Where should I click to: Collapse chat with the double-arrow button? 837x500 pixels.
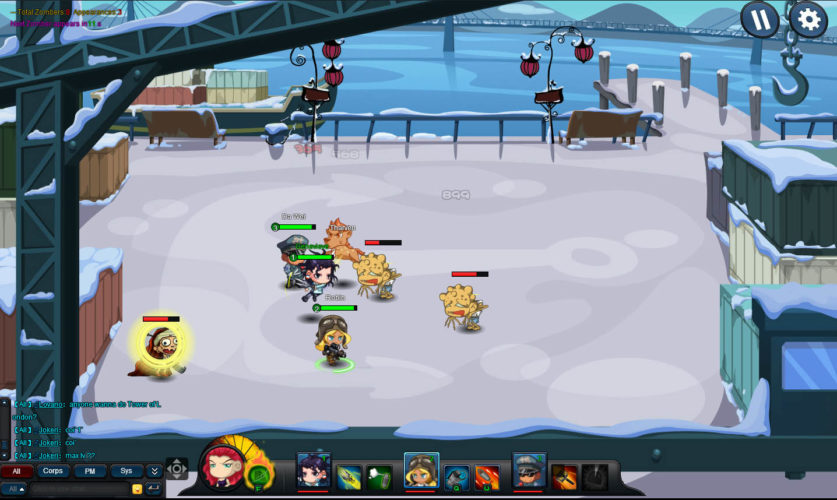(154, 470)
